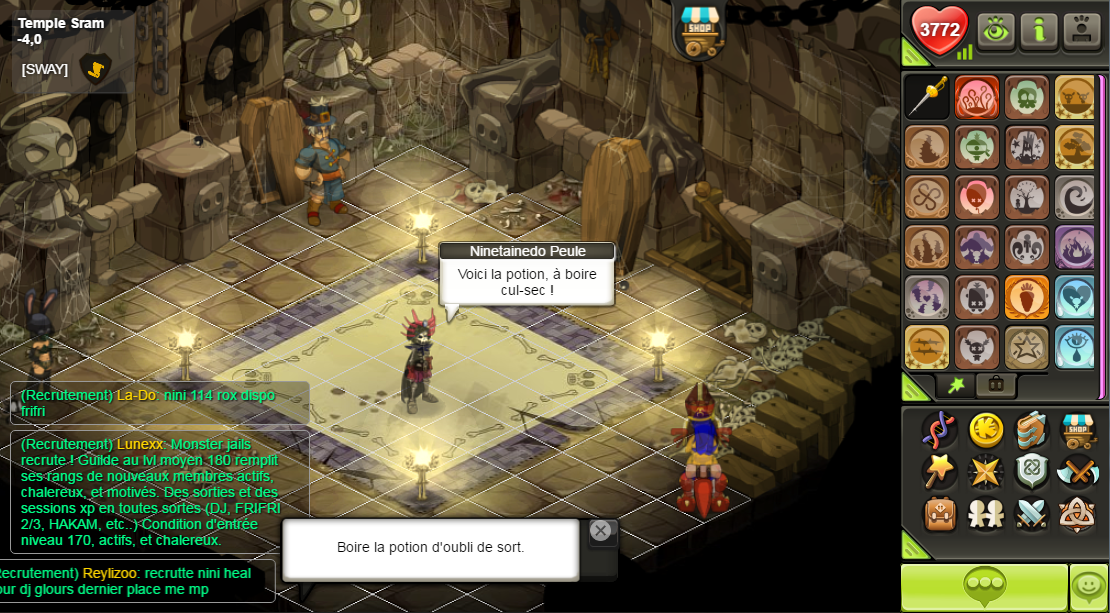This screenshot has height=613, width=1110.
Task: Close the potion dialogue box
Action: pyautogui.click(x=600, y=531)
